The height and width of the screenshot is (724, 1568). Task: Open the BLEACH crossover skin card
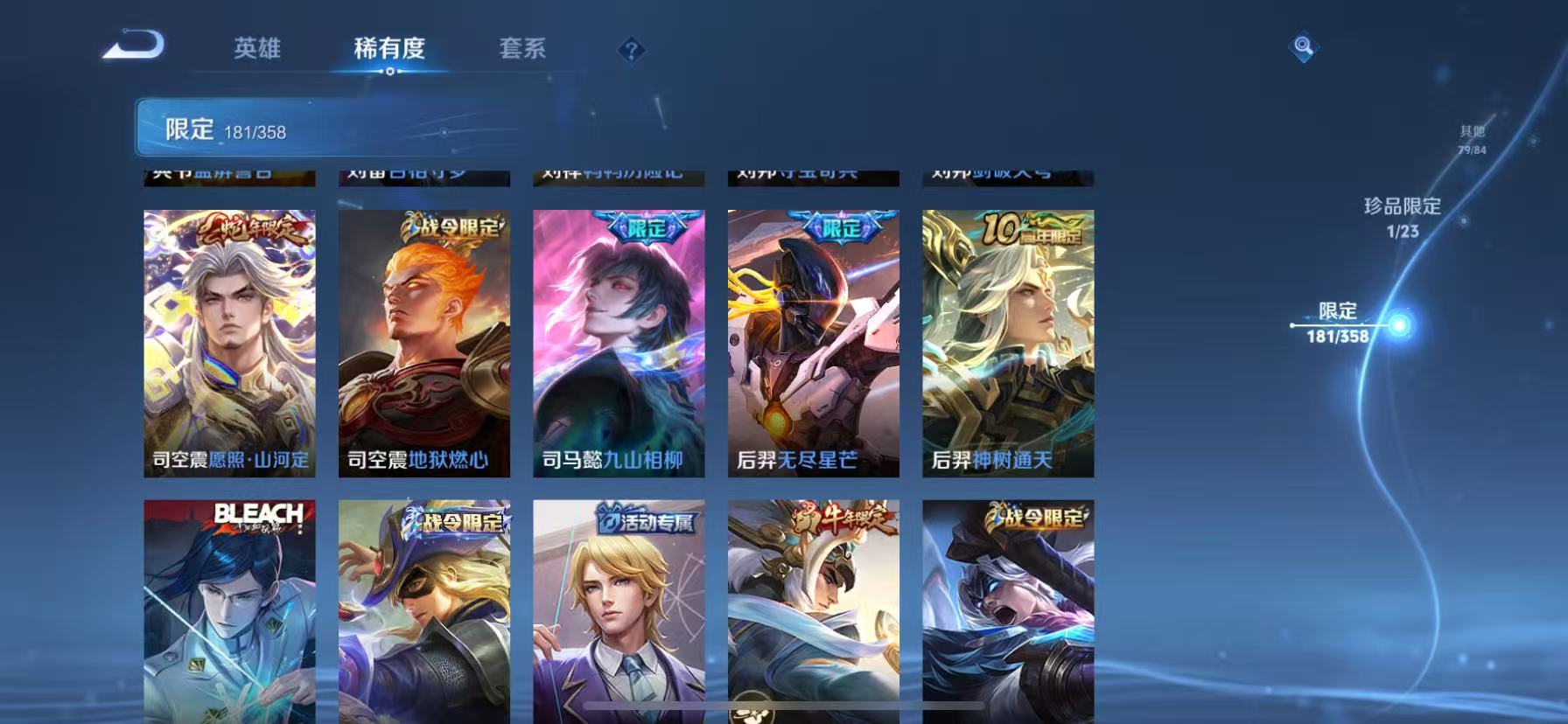[x=229, y=612]
